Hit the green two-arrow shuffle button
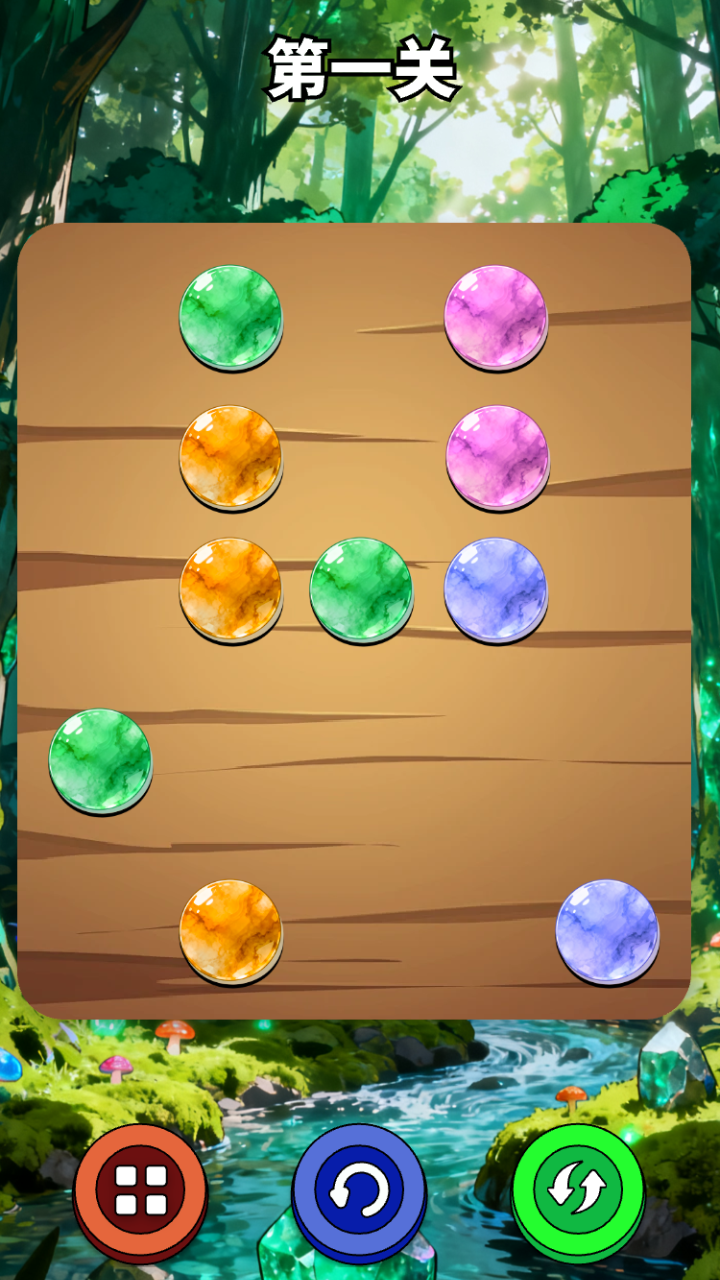Image resolution: width=720 pixels, height=1280 pixels. [578, 1190]
